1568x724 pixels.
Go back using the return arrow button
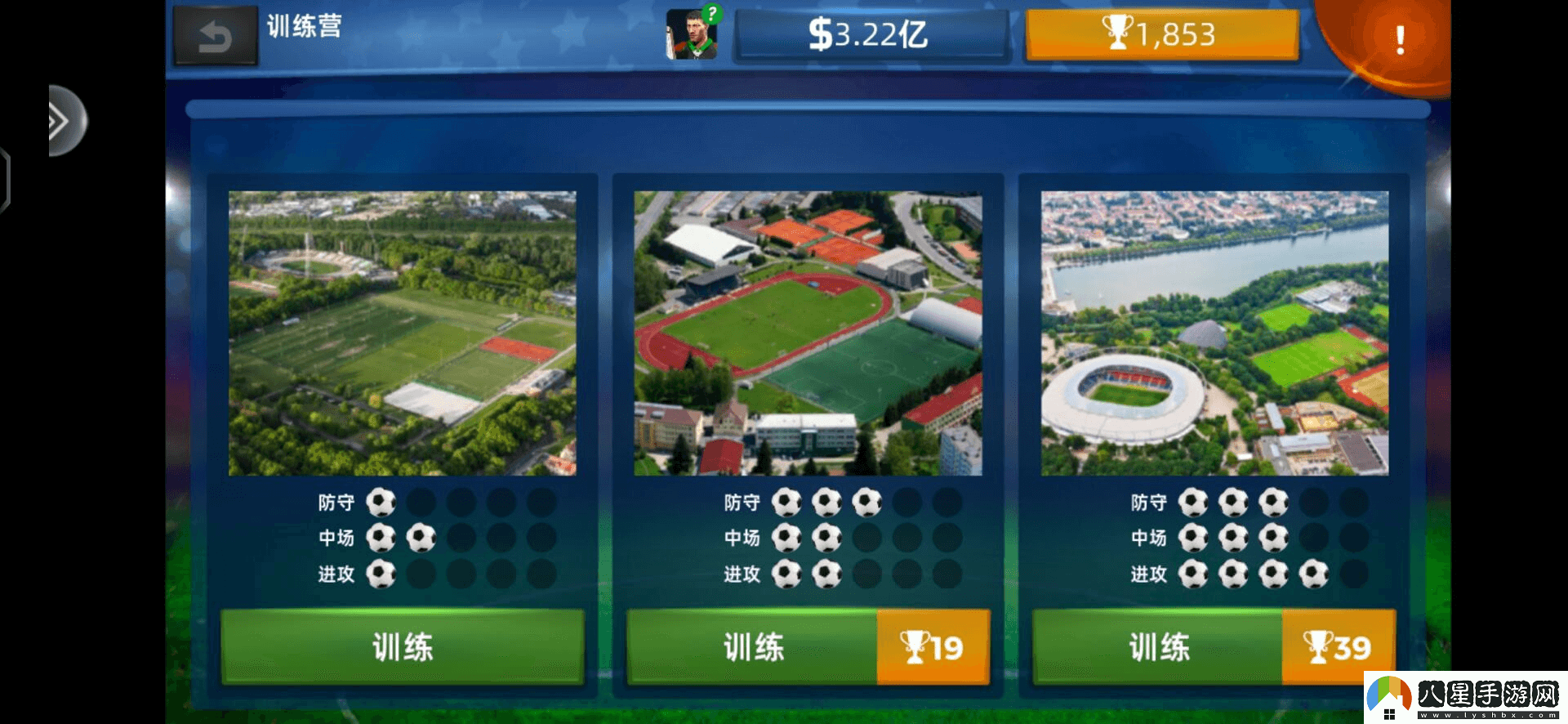click(x=216, y=37)
